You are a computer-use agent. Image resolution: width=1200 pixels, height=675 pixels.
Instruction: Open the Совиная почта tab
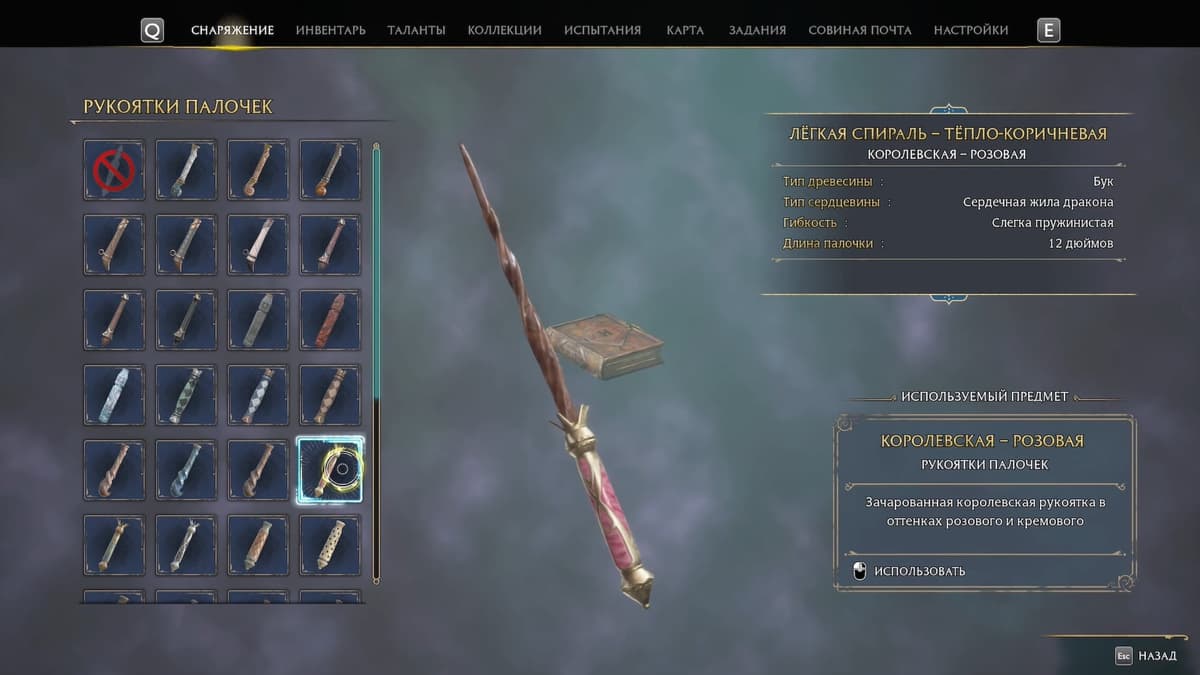859,30
